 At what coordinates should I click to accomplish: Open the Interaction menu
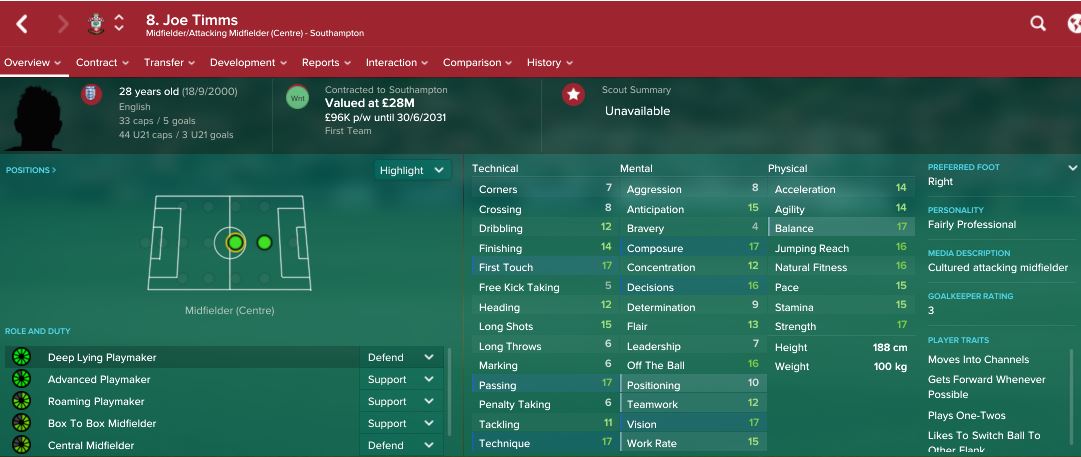397,62
